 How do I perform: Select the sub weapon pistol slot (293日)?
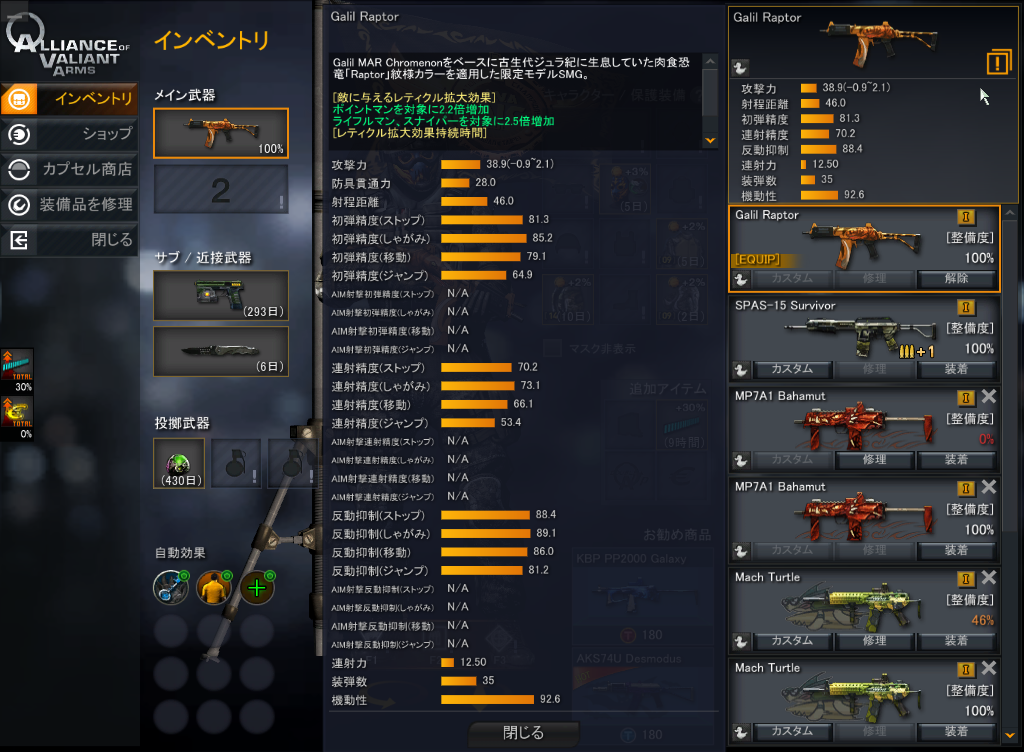tap(221, 295)
